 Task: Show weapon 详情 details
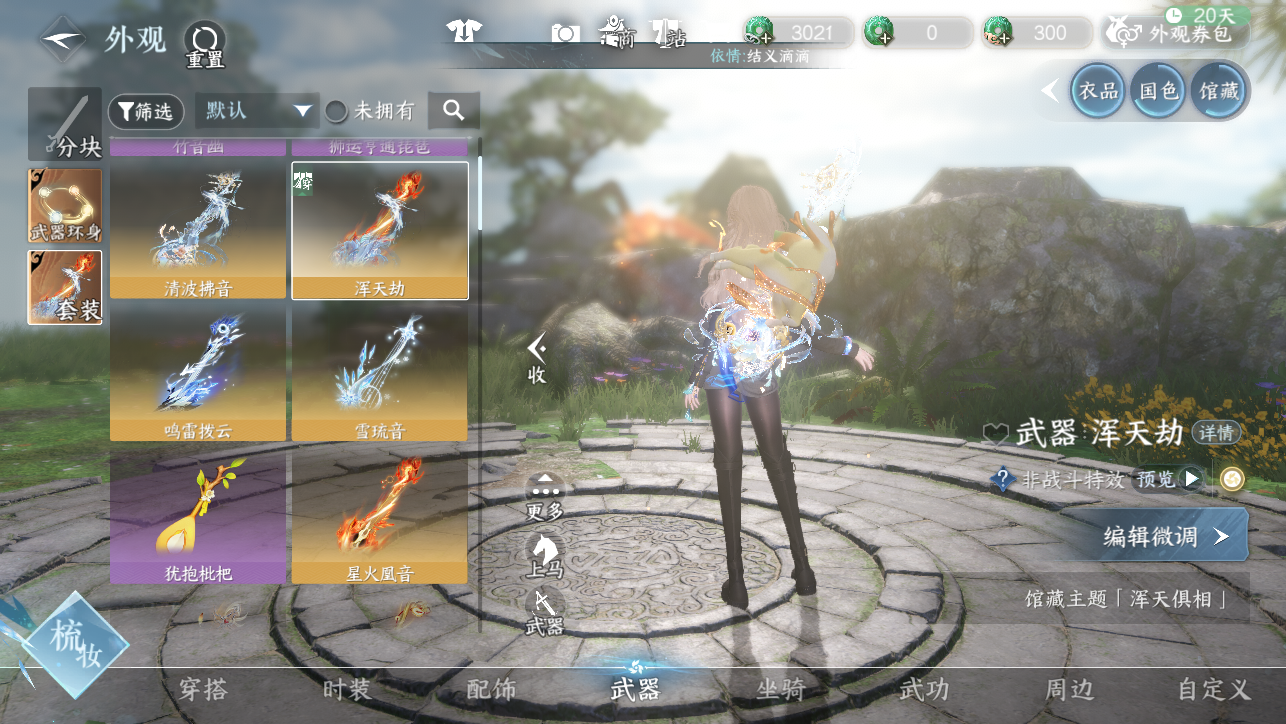(x=1216, y=433)
